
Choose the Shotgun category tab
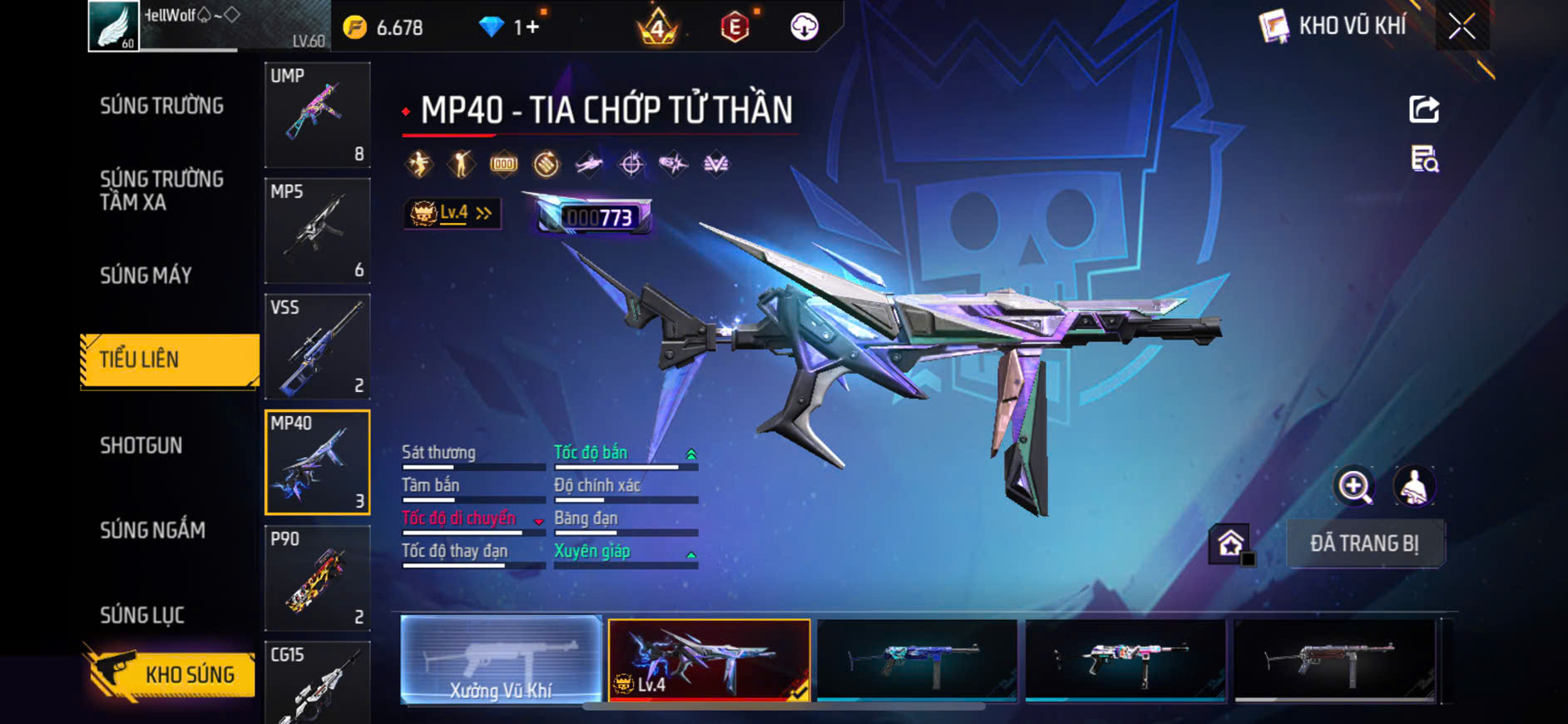click(141, 445)
